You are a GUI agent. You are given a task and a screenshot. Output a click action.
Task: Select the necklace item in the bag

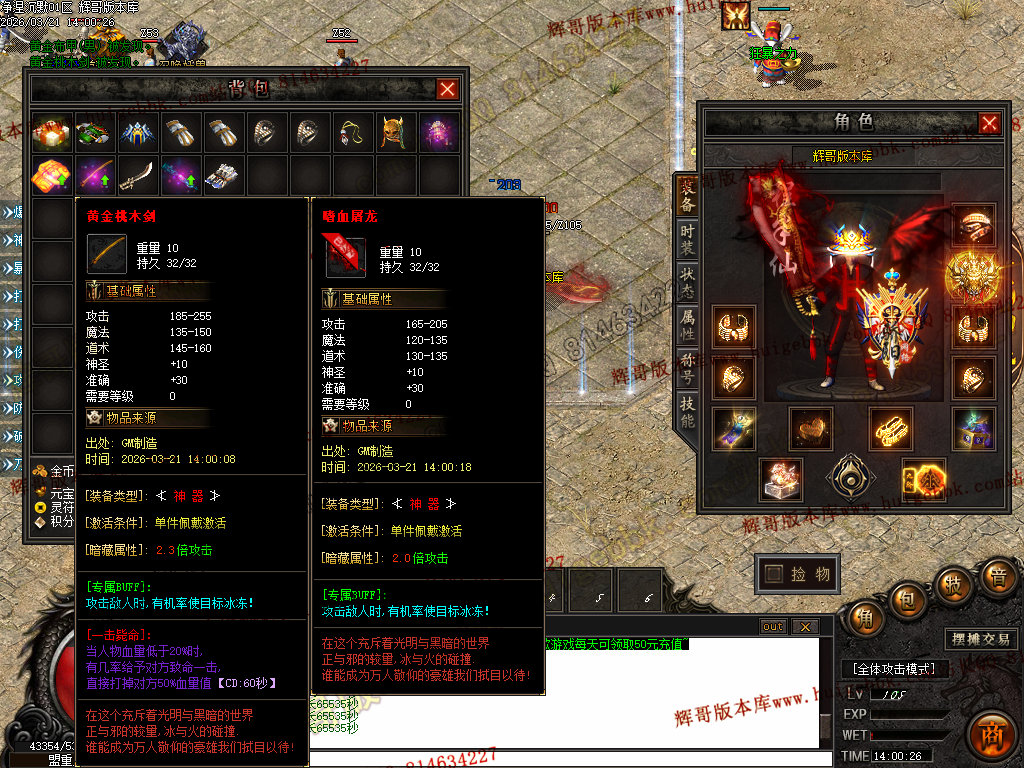(x=352, y=133)
